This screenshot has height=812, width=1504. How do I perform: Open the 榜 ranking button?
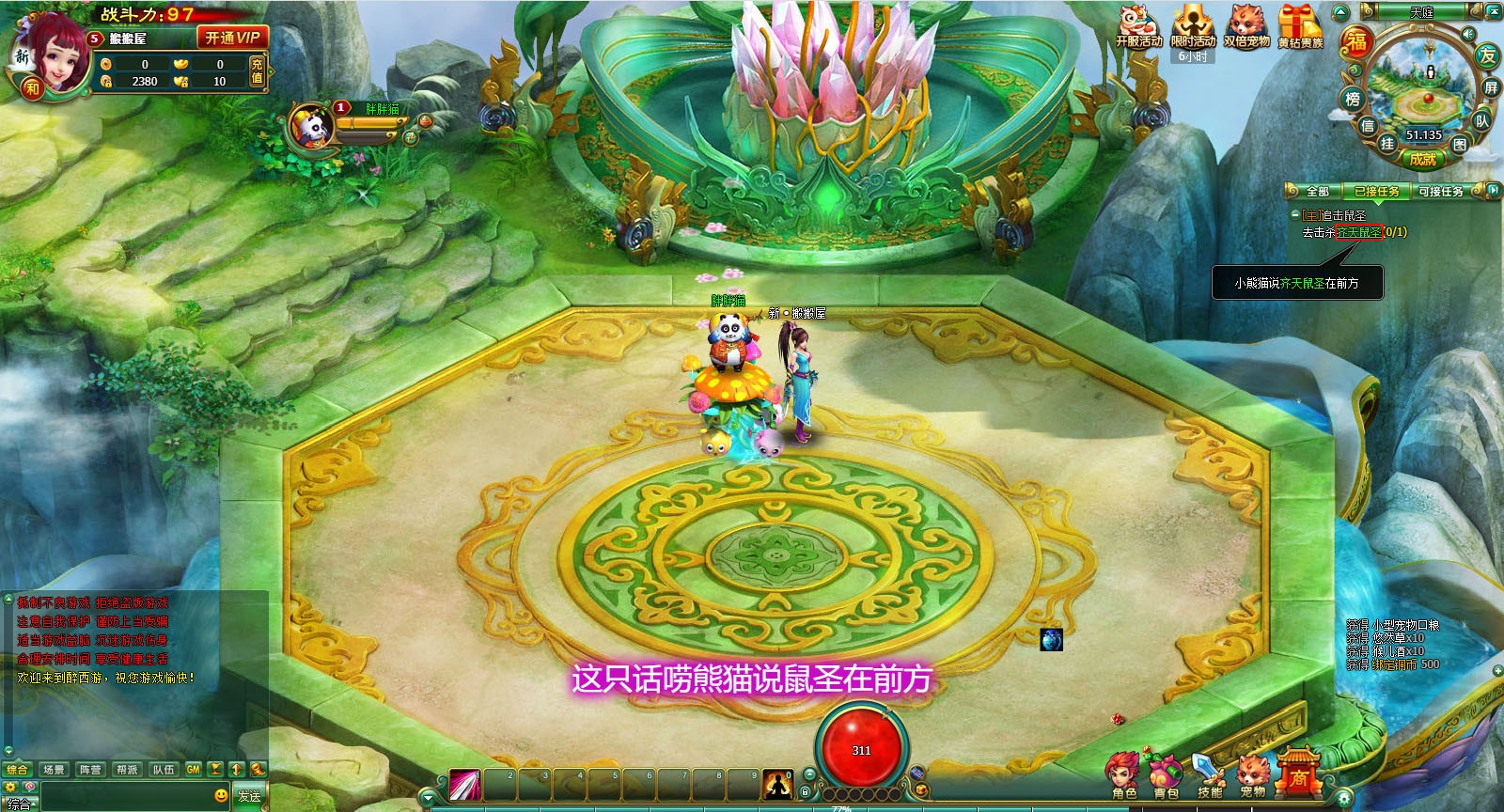1353,99
